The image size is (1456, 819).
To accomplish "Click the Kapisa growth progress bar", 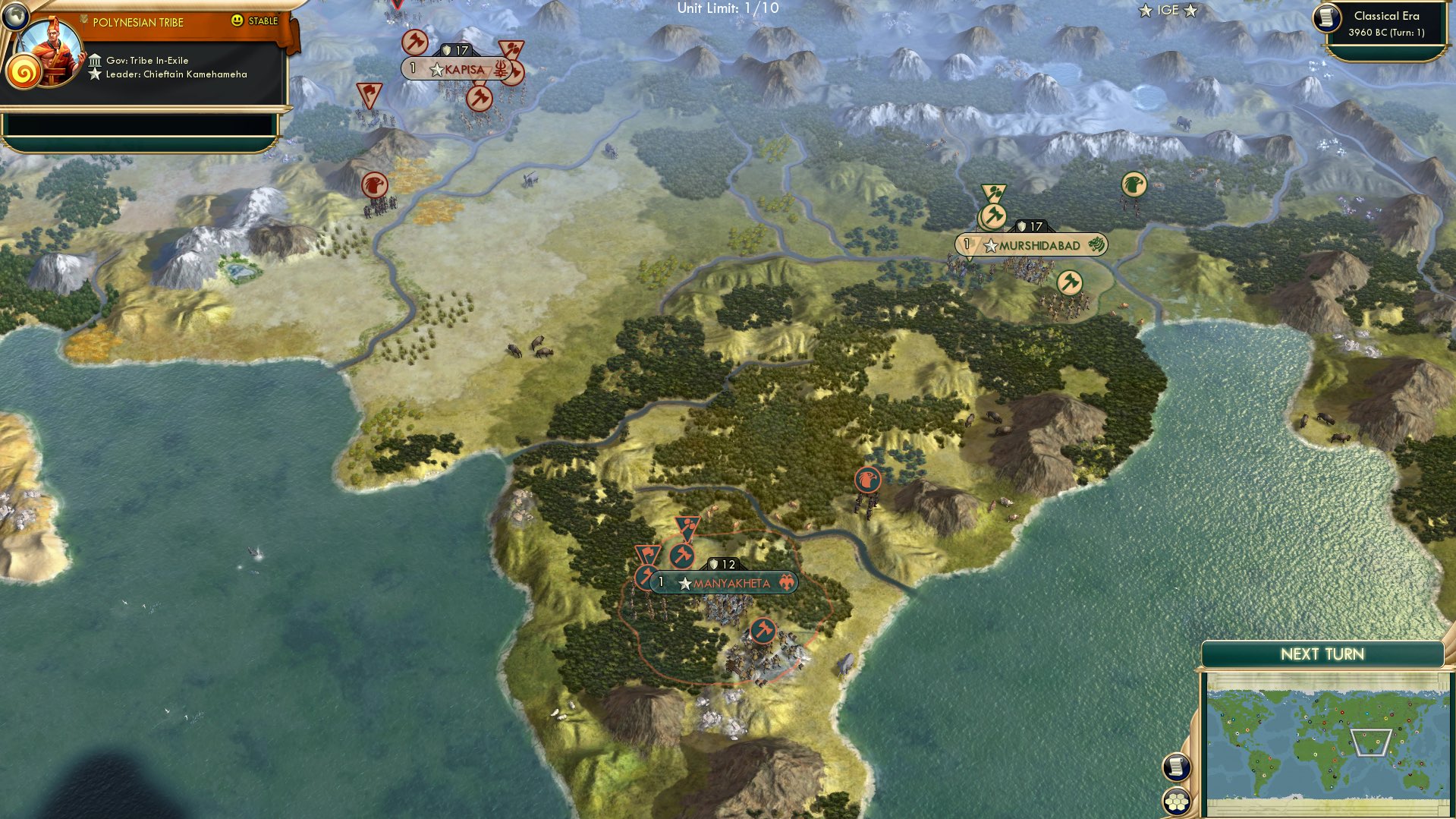I will click(x=413, y=68).
